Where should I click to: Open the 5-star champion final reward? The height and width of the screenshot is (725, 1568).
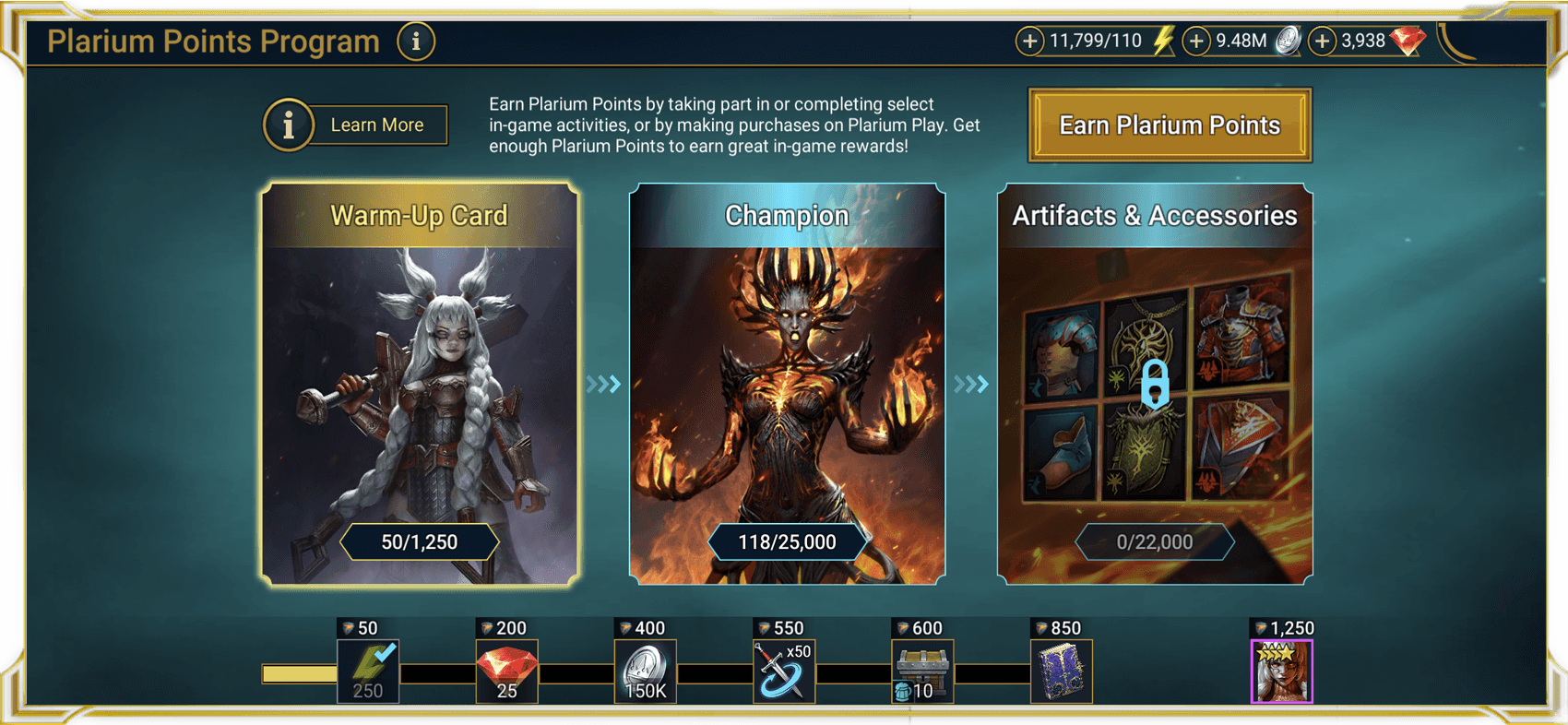pos(1280,671)
